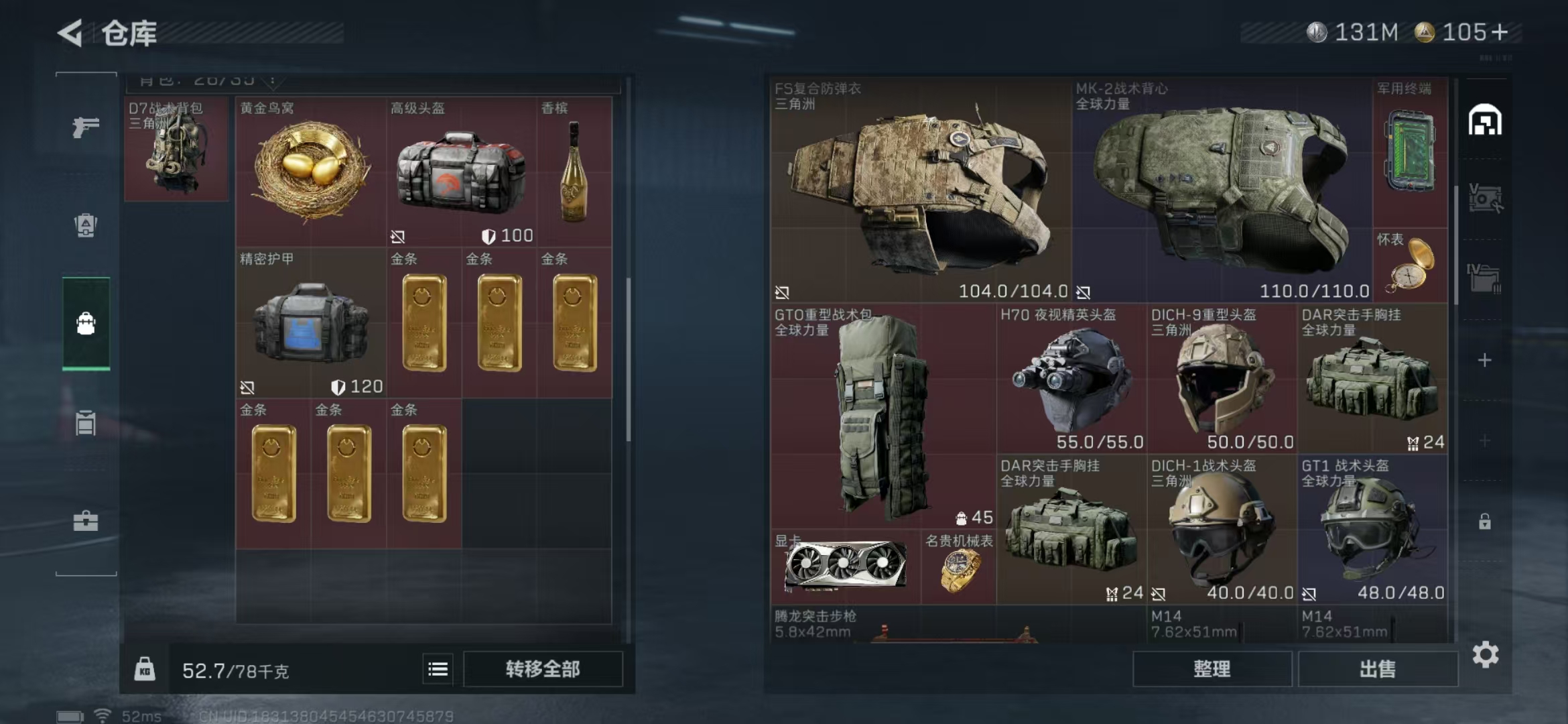Select the 黄金鸟窝 golden nest item
Image resolution: width=1568 pixels, height=724 pixels.
tap(311, 172)
